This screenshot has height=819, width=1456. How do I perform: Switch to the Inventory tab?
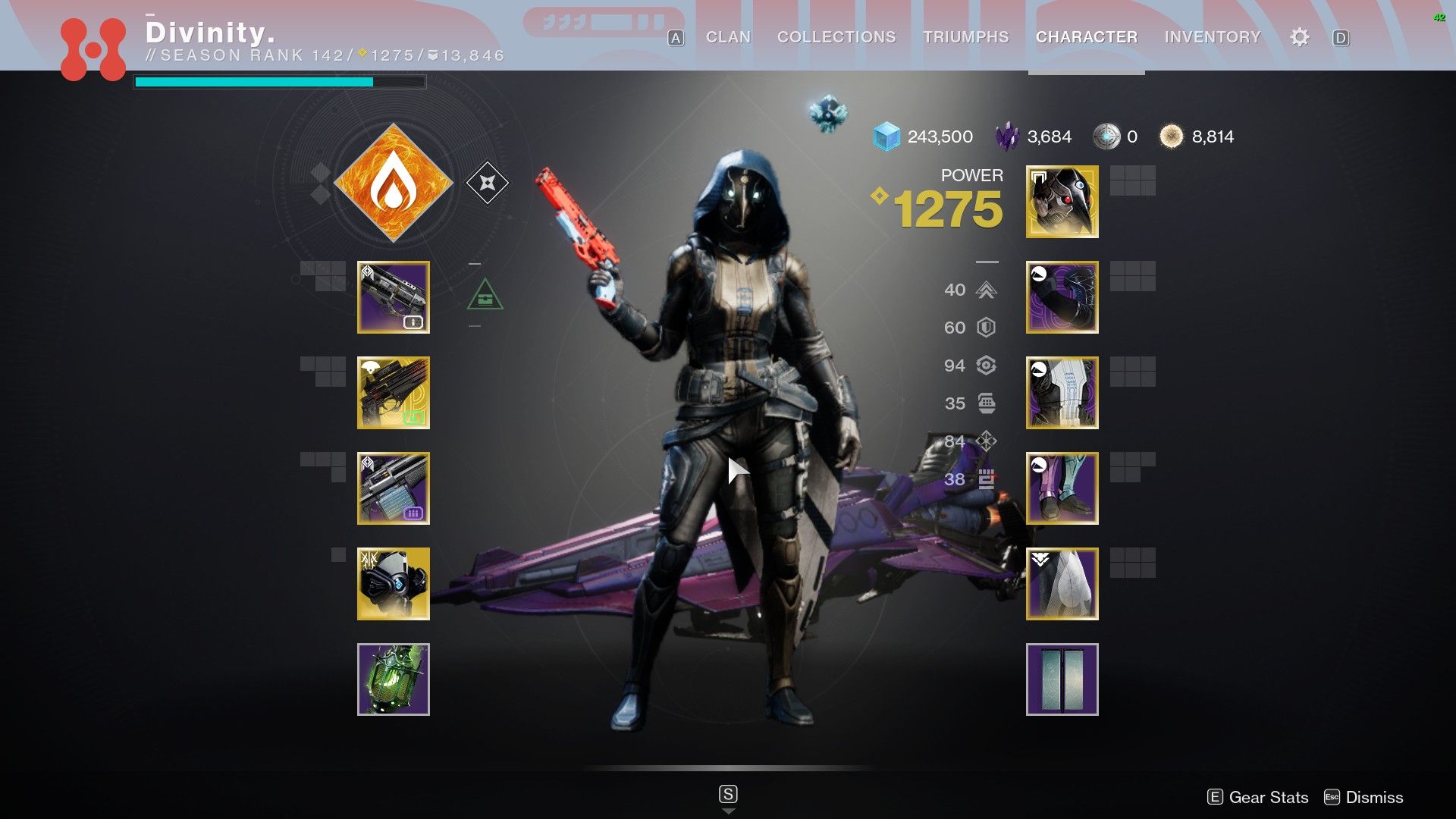click(1211, 37)
